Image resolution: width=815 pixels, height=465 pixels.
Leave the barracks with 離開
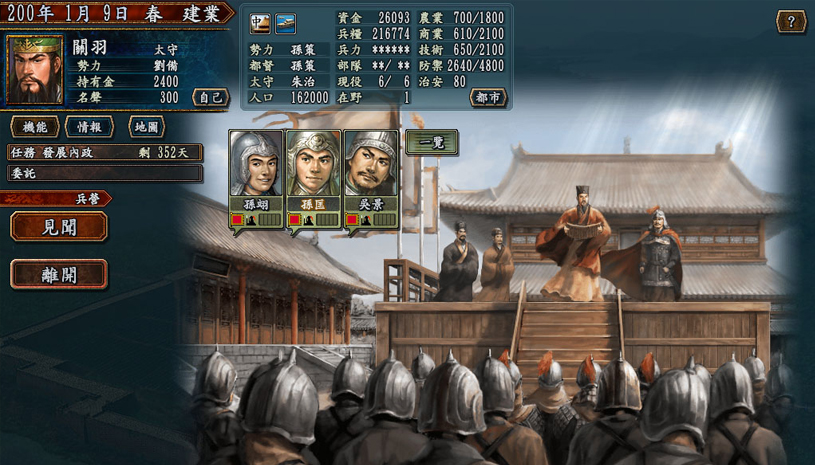(59, 273)
